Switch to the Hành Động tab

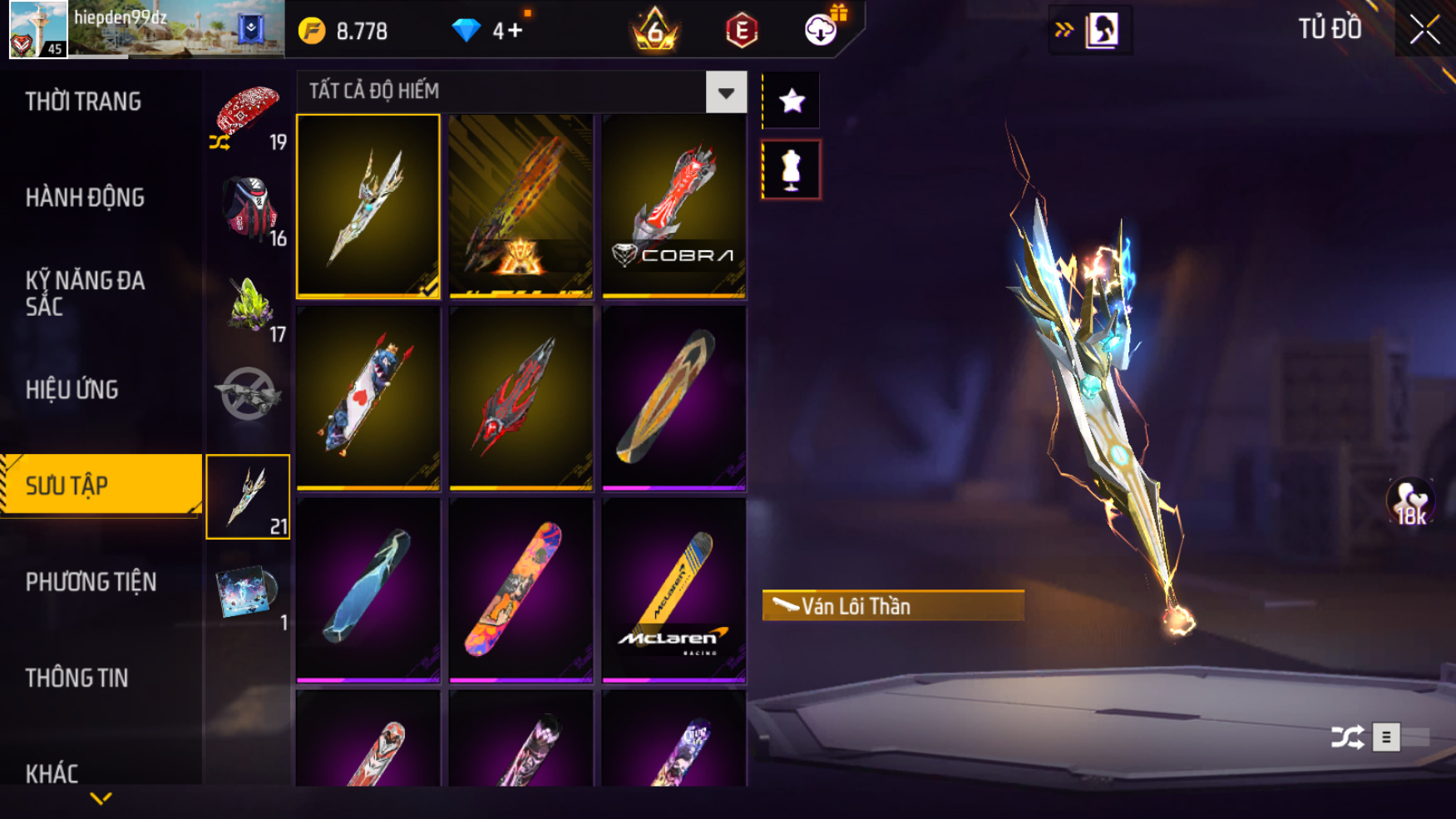pyautogui.click(x=85, y=198)
